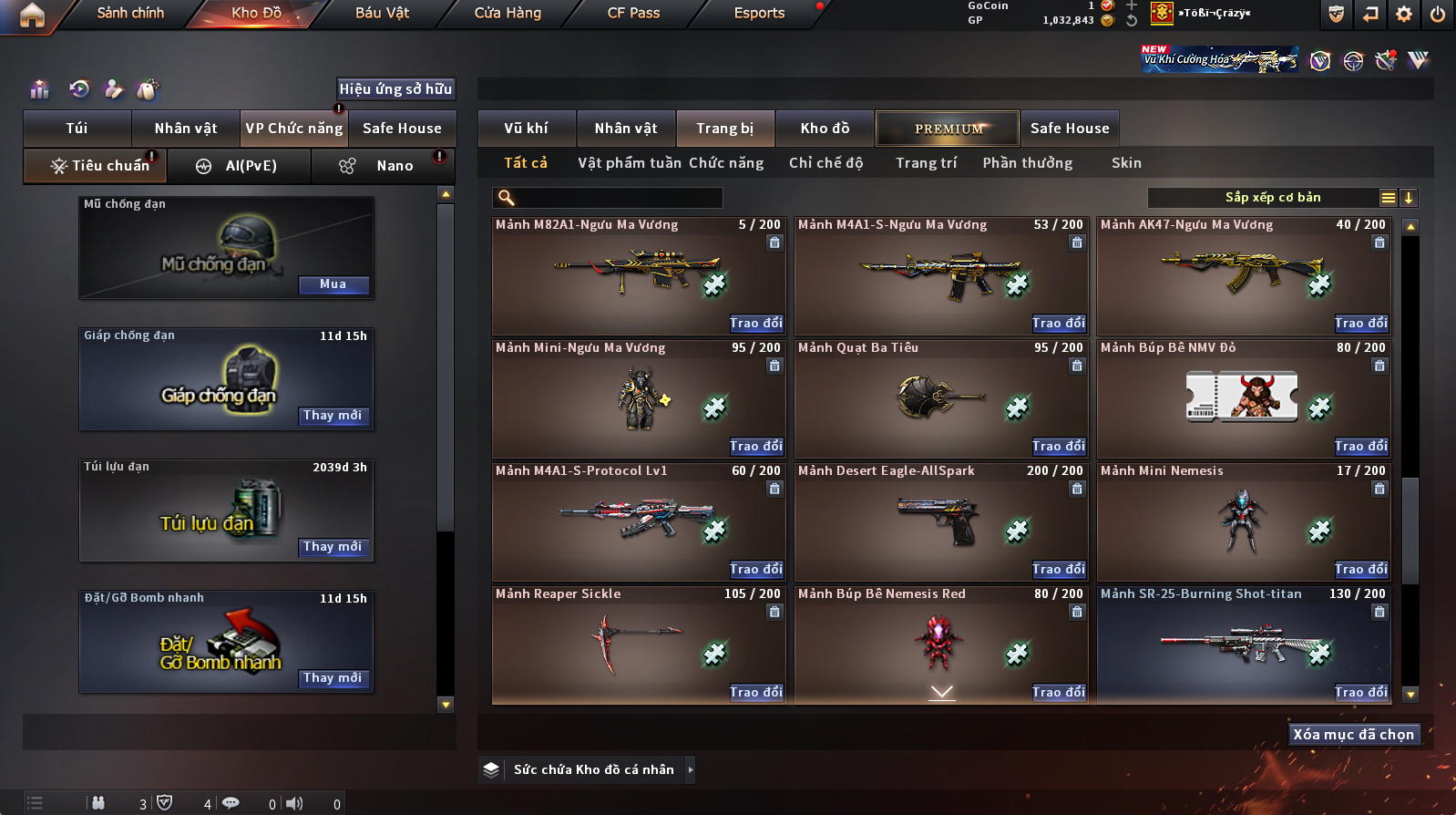The image size is (1456, 815).
Task: Click Xóa mục đã chọn button
Action: (x=1354, y=735)
